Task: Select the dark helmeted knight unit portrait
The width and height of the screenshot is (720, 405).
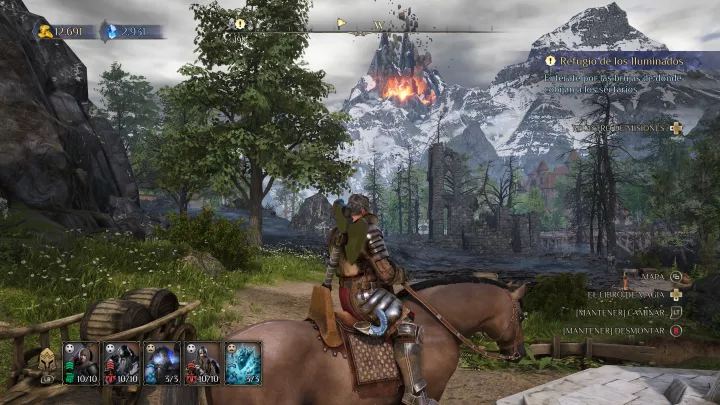Action: pos(122,362)
